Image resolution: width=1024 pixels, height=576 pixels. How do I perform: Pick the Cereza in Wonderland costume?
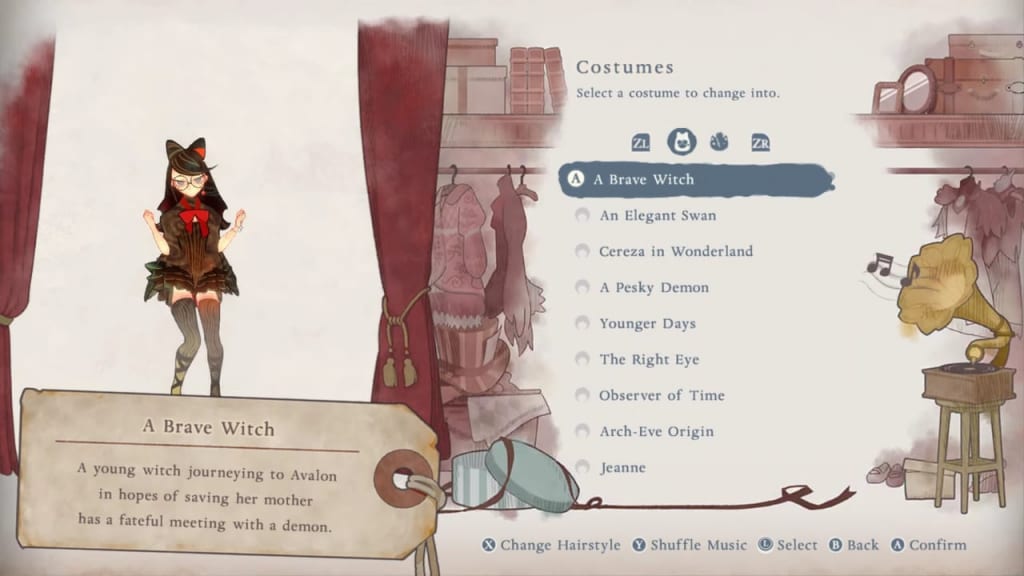675,252
